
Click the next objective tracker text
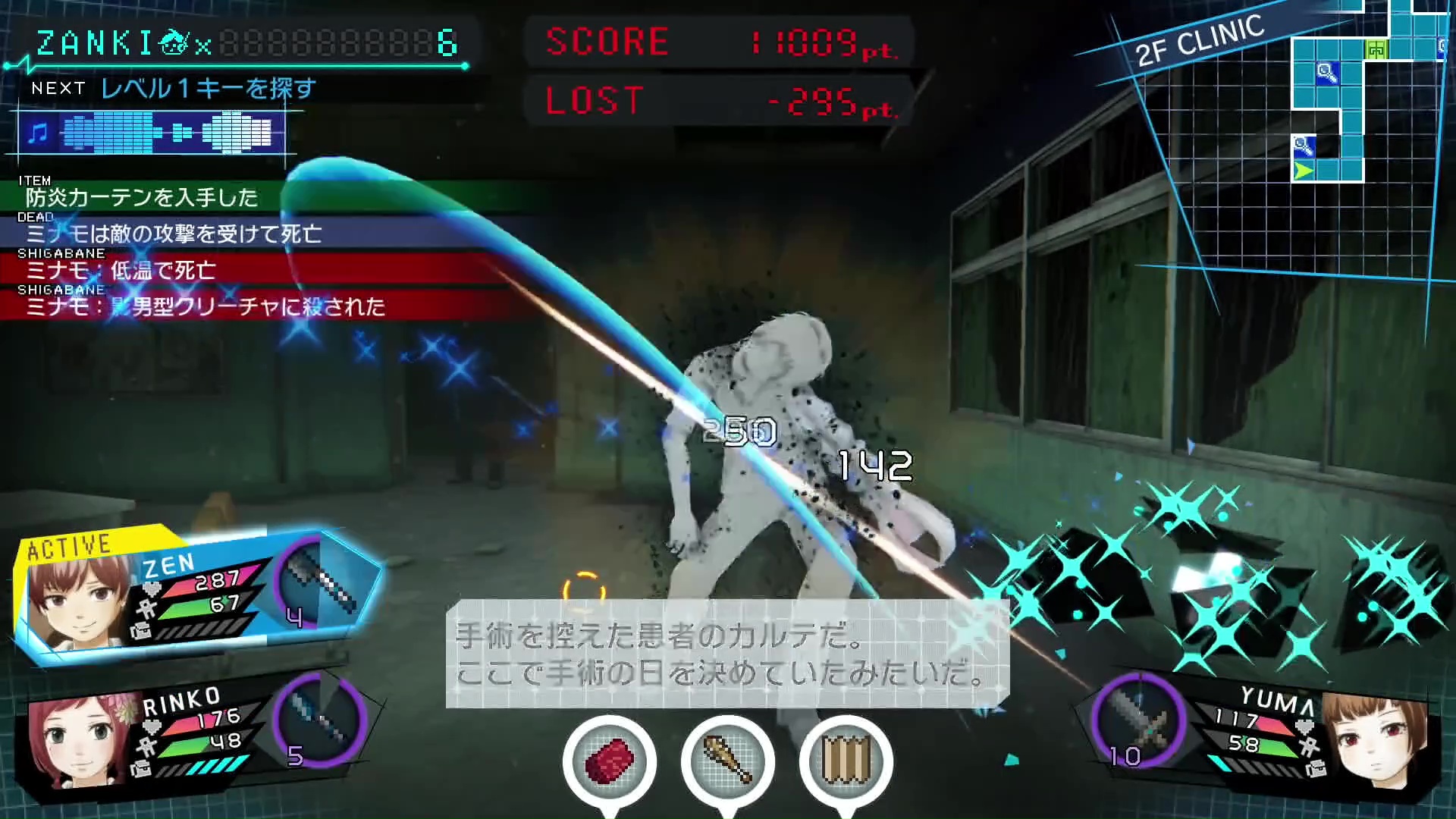(x=208, y=89)
